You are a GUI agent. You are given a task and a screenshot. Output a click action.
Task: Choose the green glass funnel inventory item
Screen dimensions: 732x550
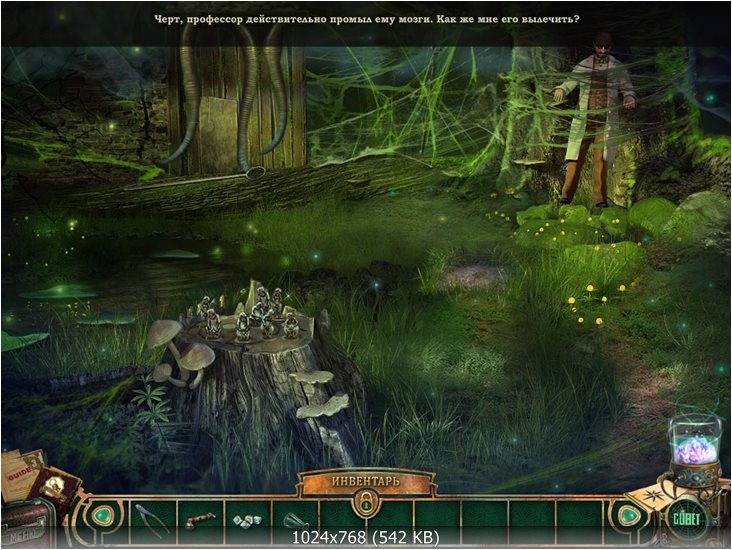(292, 519)
